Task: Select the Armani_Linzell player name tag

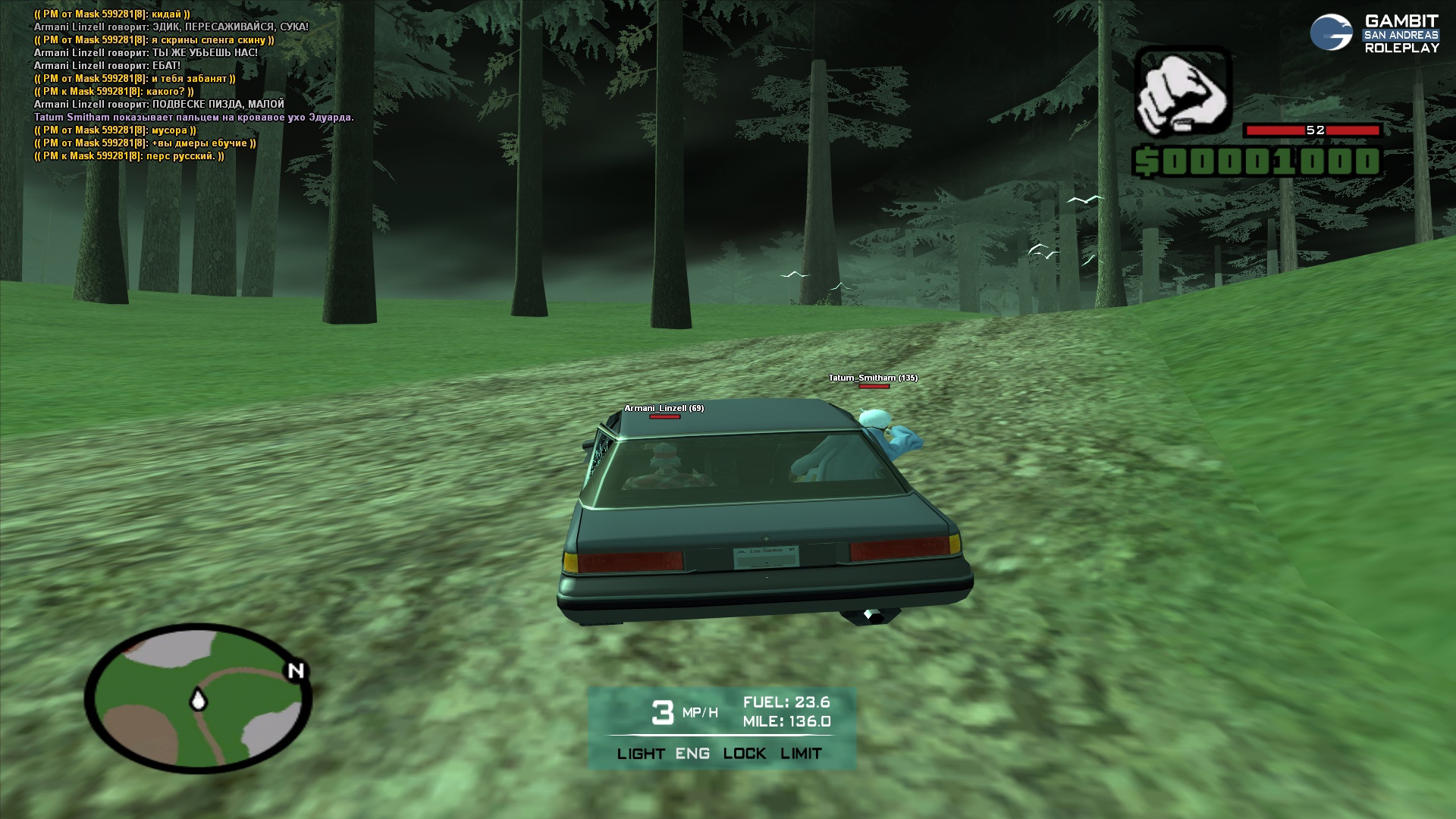Action: [664, 408]
